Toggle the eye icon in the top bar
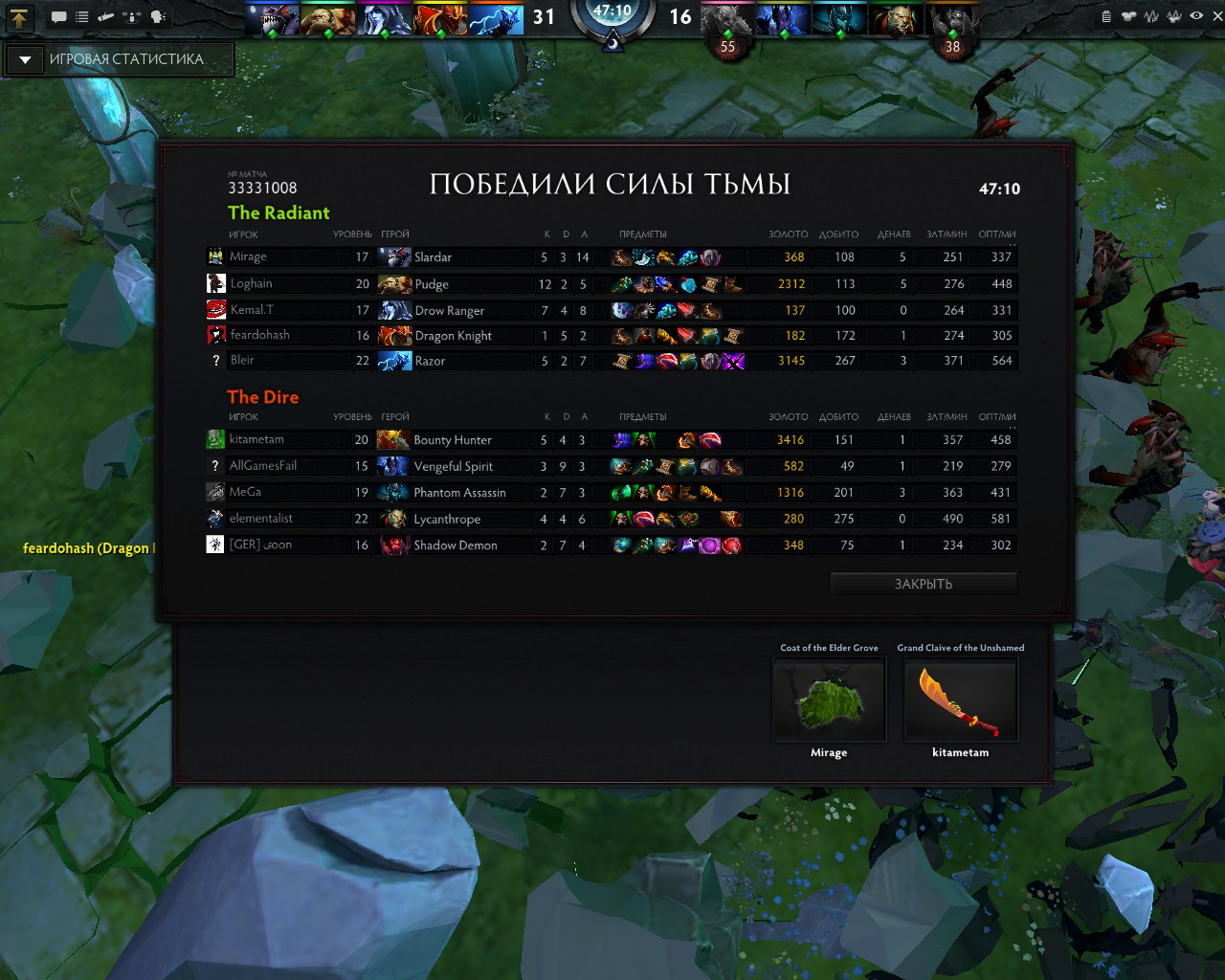 pyautogui.click(x=1196, y=16)
